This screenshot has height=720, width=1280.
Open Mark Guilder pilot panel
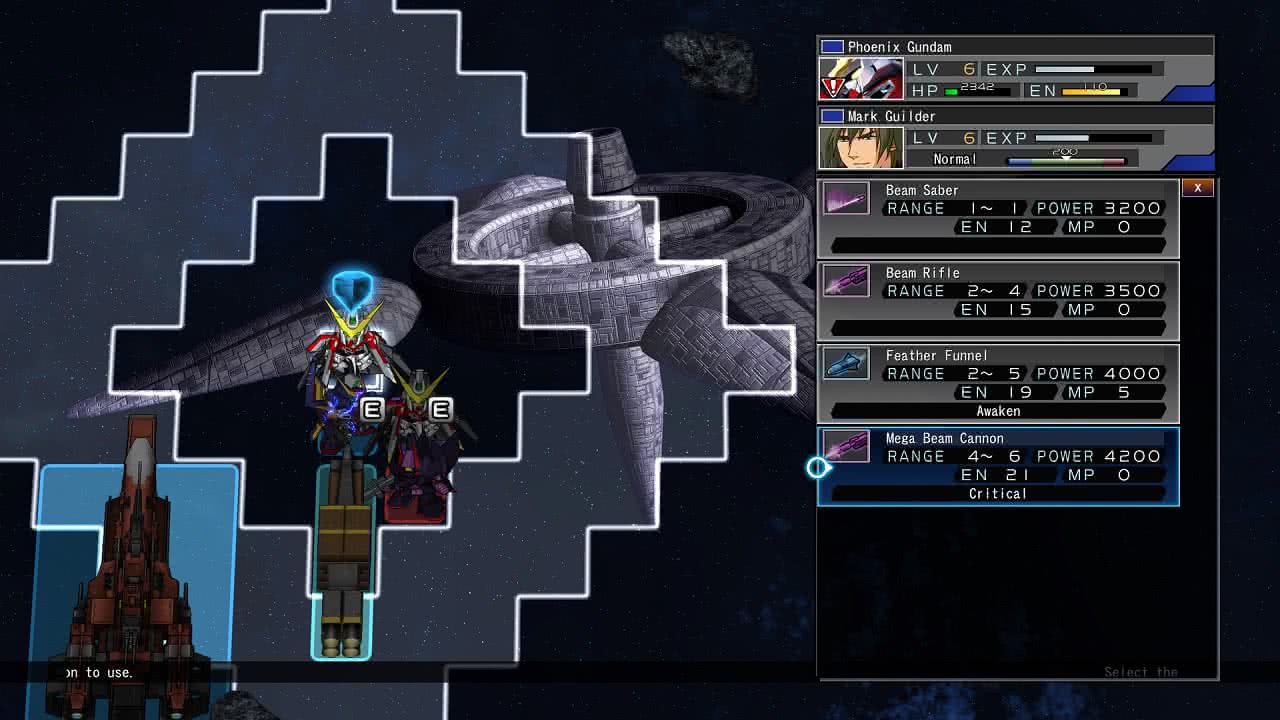click(1015, 139)
